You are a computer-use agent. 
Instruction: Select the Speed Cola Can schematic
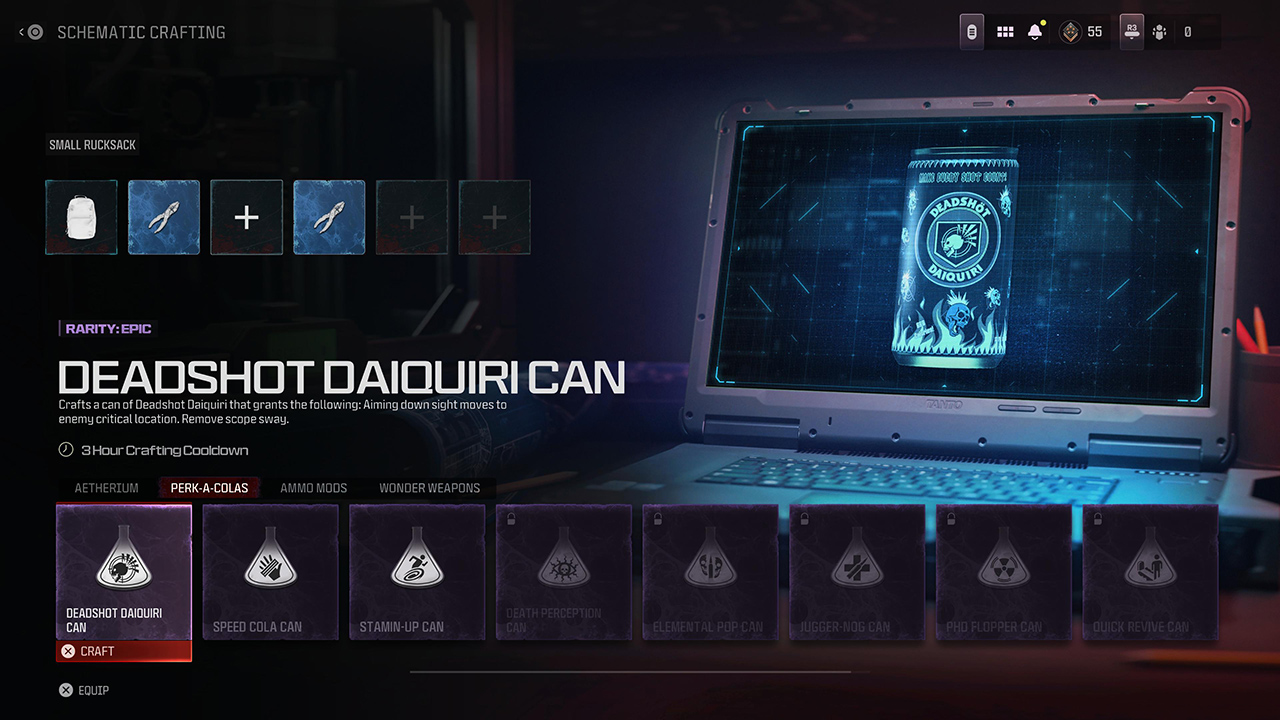click(270, 570)
